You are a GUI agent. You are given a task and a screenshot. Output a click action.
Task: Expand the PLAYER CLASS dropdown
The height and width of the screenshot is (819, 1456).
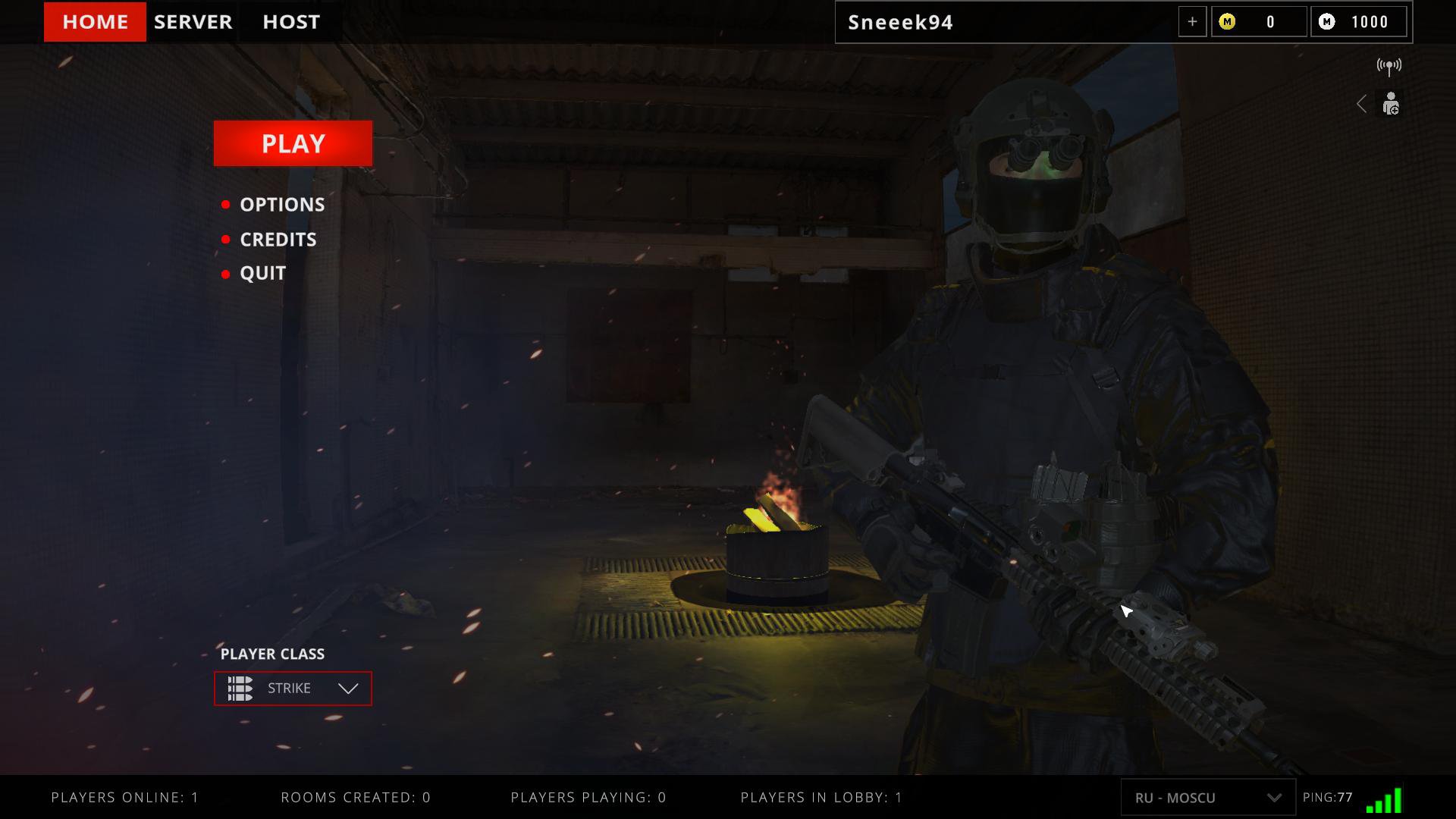coord(347,689)
